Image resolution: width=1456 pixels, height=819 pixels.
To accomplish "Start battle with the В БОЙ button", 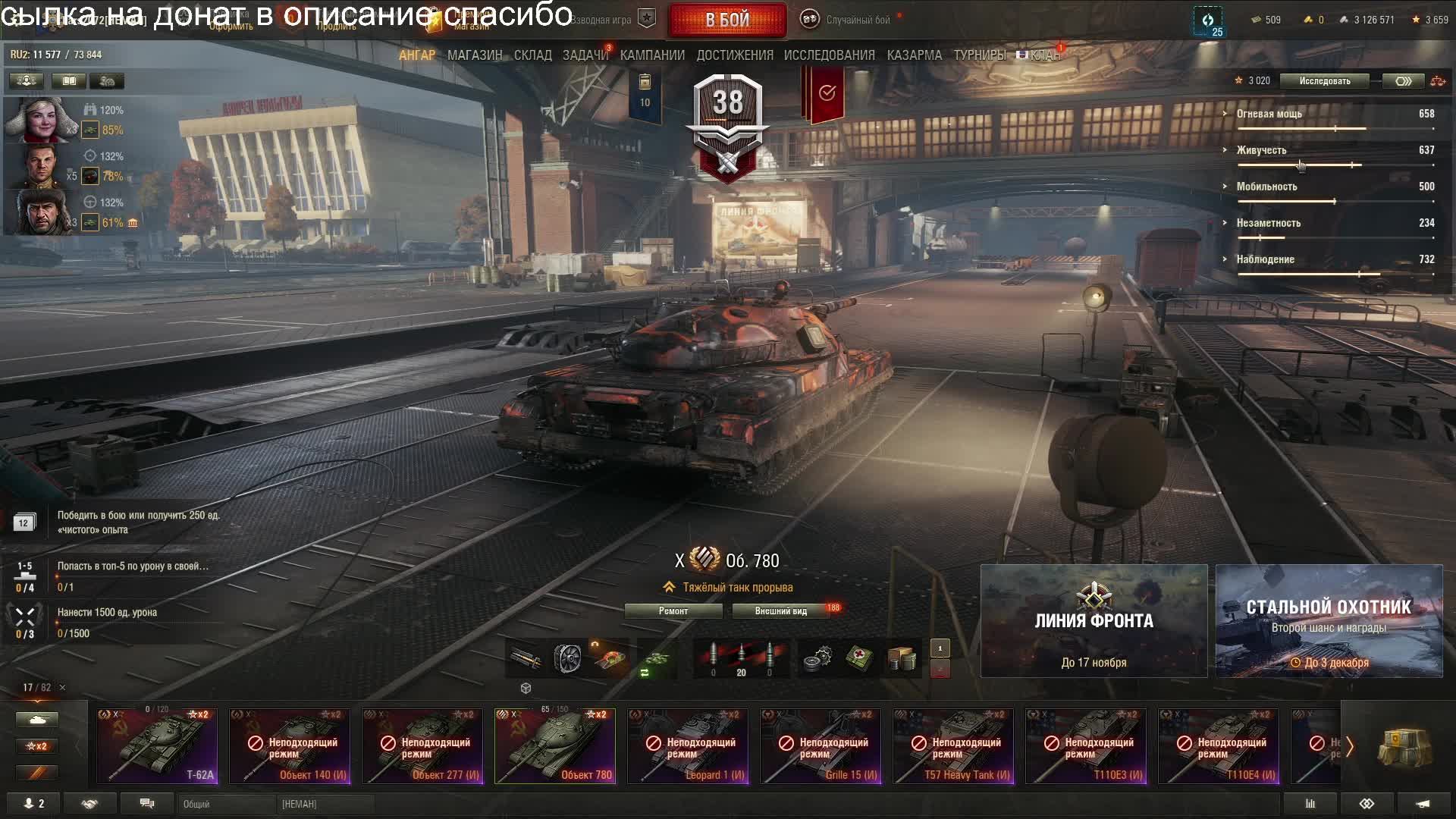I will [726, 20].
